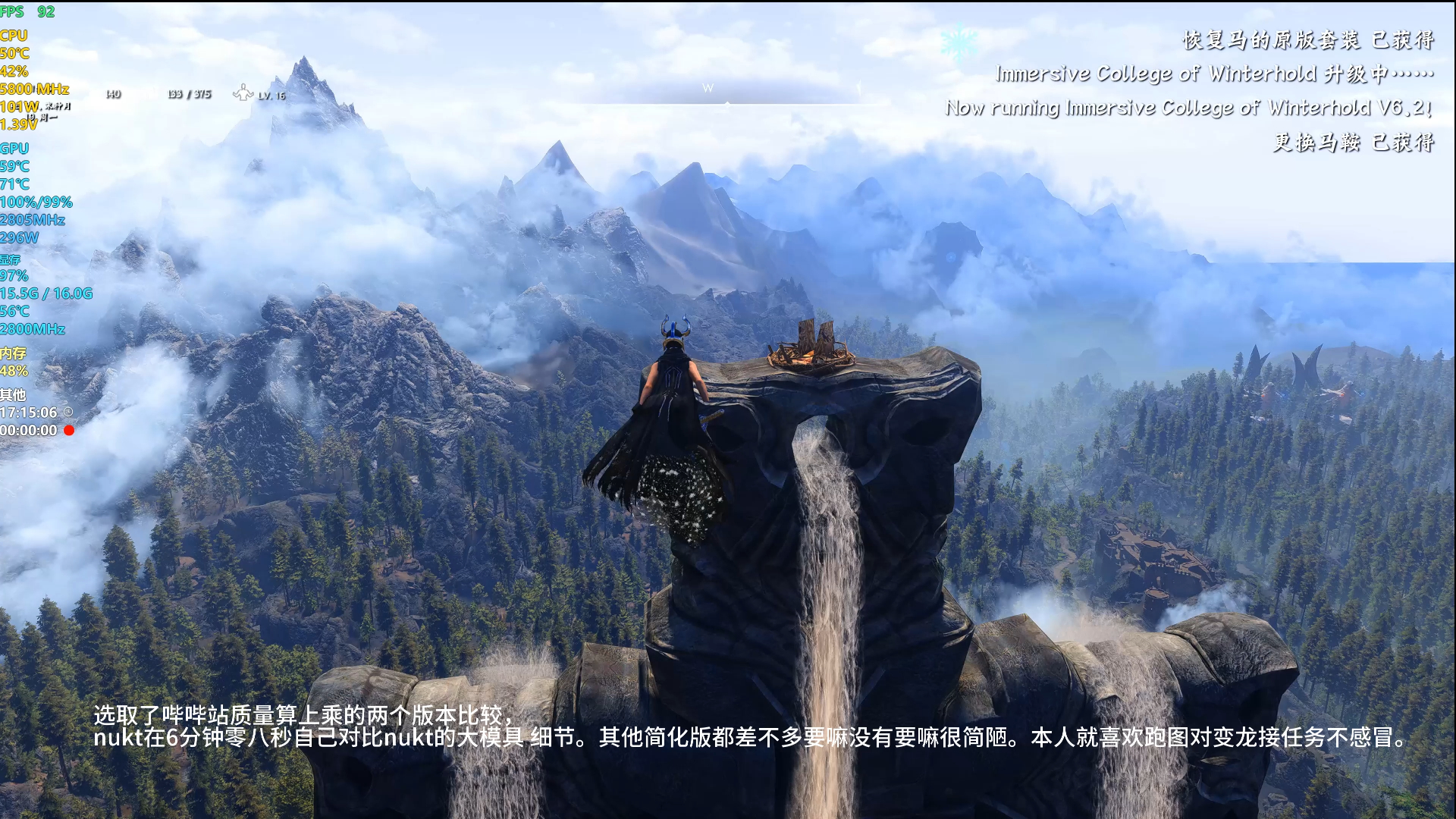The height and width of the screenshot is (819, 1456).
Task: Click the cyan snowflake status icon
Action: [x=958, y=42]
